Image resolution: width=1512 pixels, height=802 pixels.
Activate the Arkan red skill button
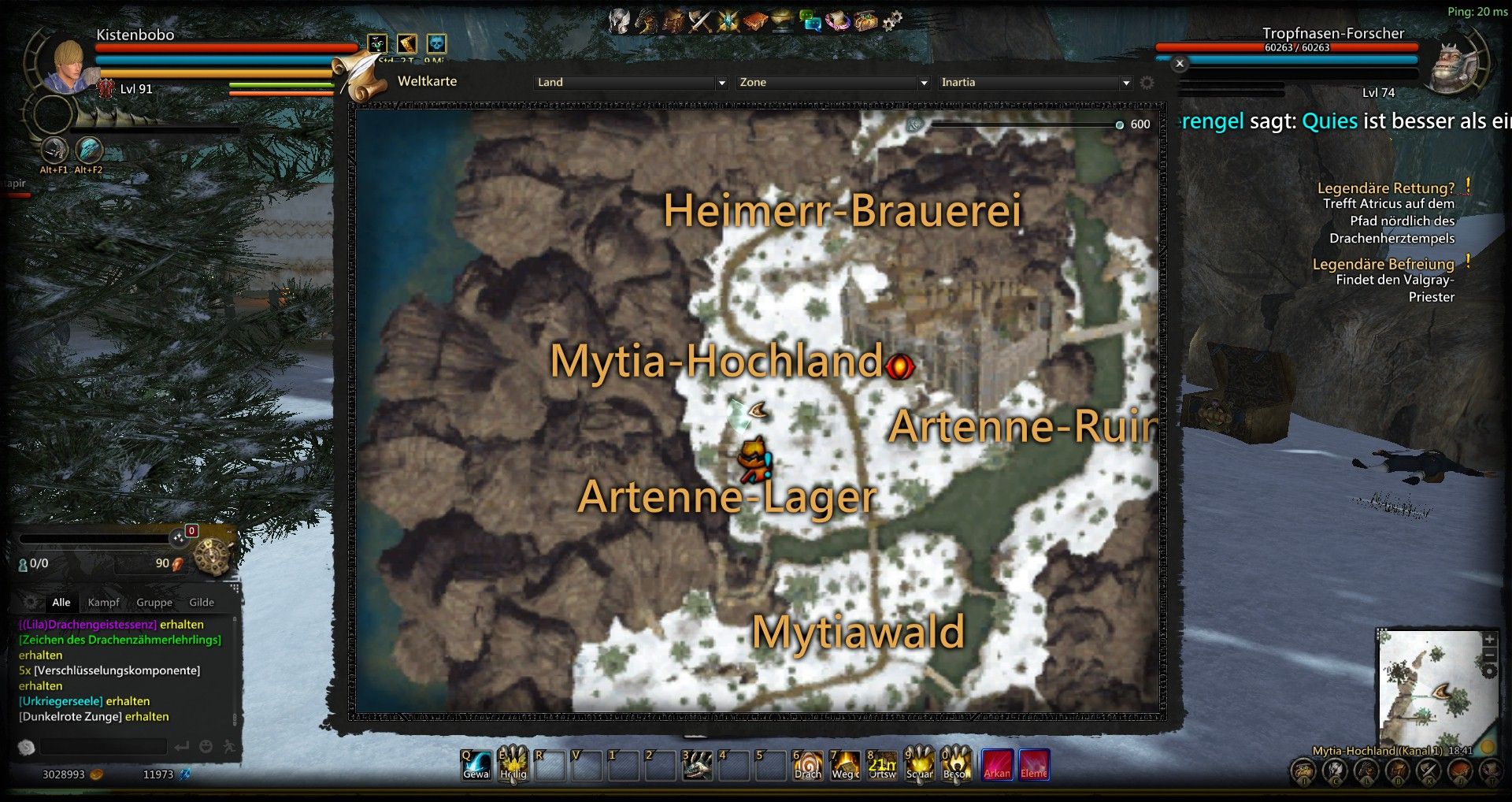(x=996, y=764)
